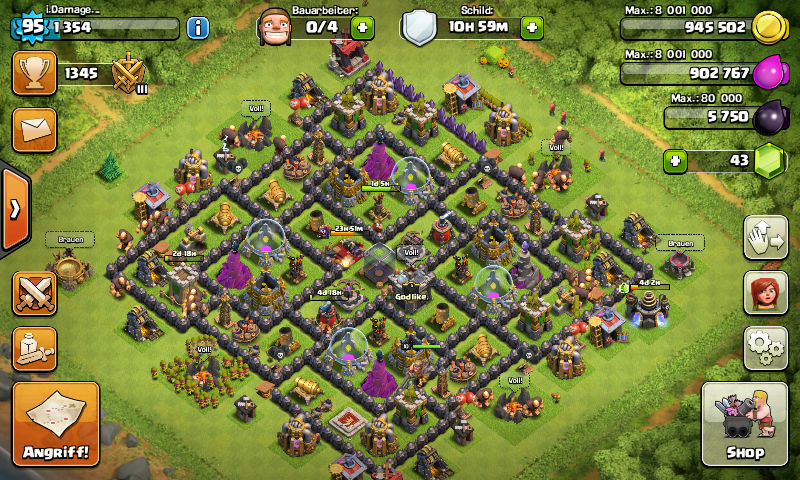
Task: Open the mail inbox envelope
Action: pos(35,130)
